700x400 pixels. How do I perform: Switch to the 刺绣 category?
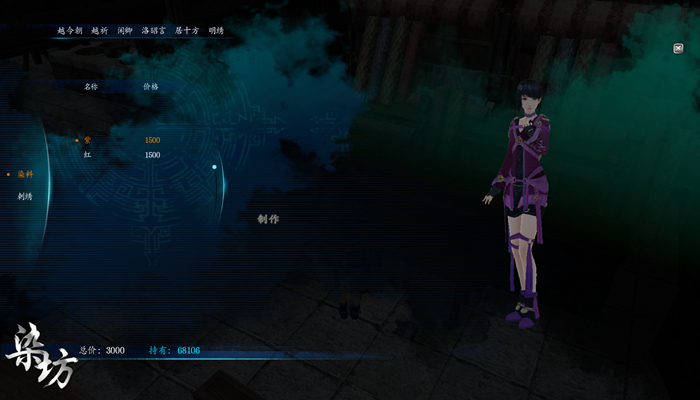tap(26, 197)
